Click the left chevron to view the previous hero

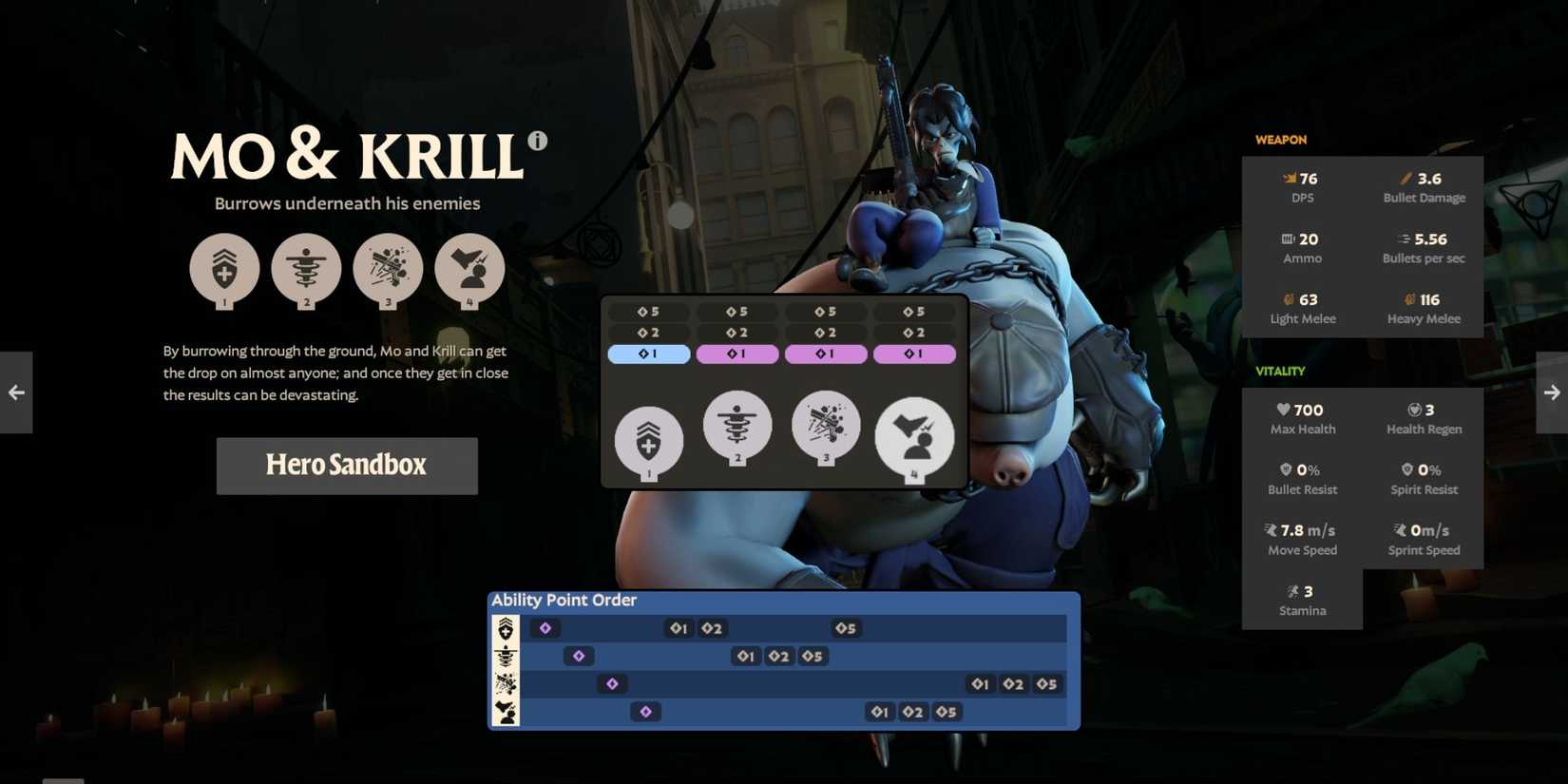tap(15, 392)
